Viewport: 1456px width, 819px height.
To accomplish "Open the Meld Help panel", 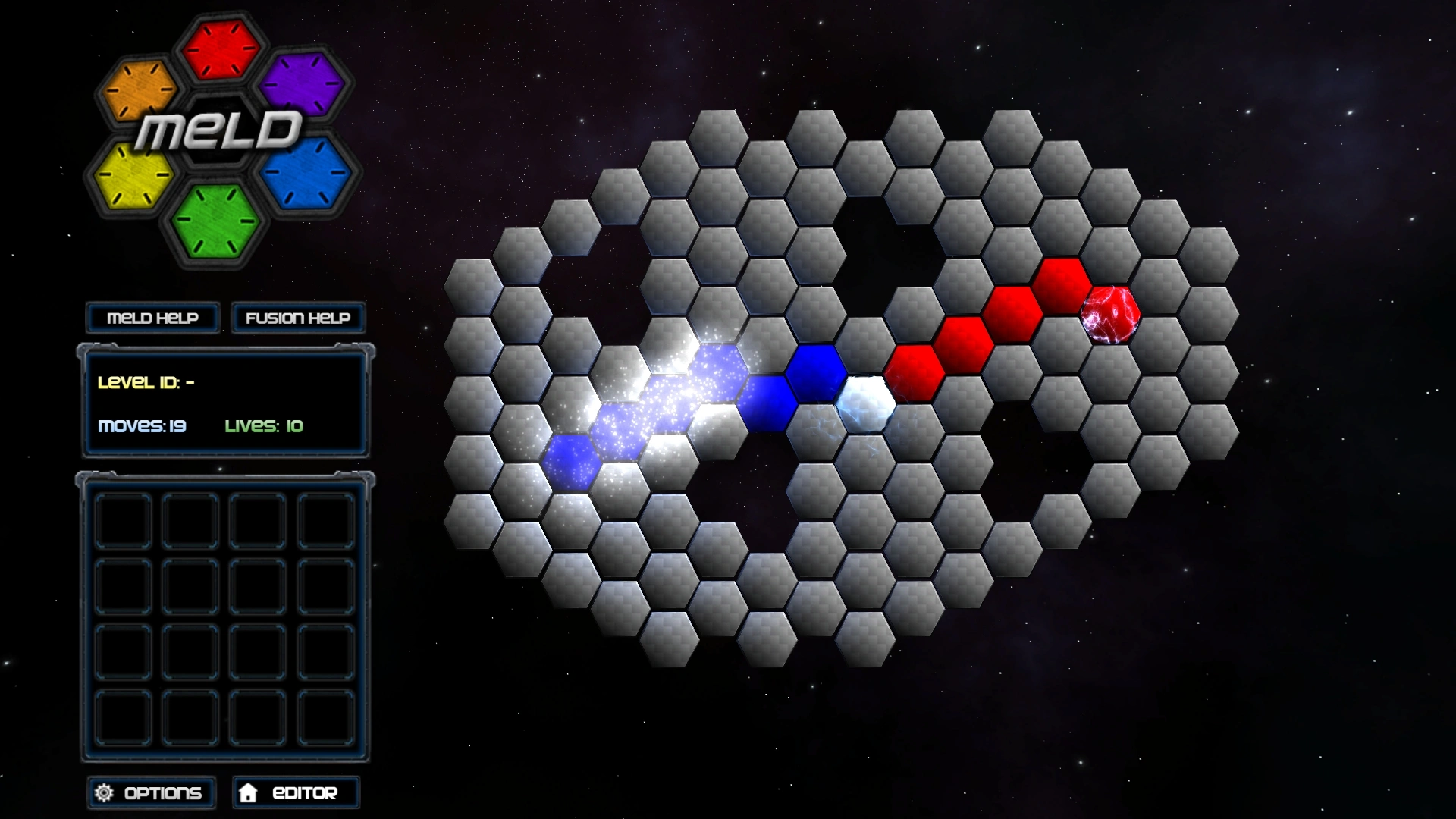I will (x=152, y=318).
